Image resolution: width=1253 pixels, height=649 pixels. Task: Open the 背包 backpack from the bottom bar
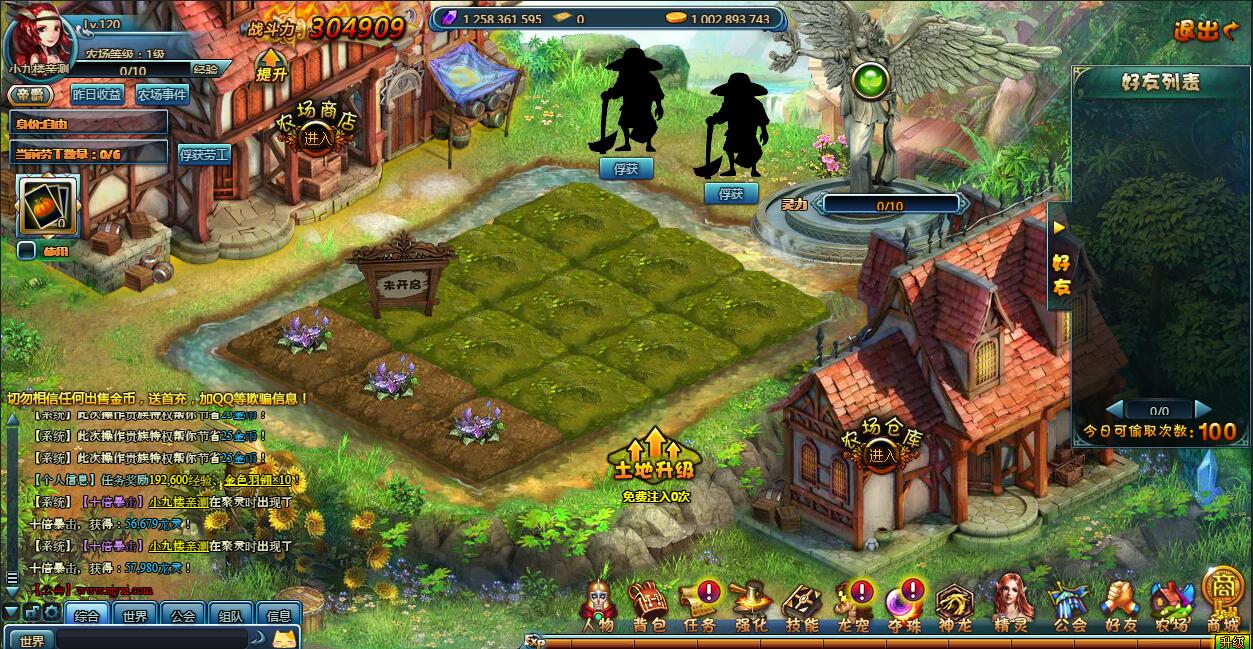[649, 606]
